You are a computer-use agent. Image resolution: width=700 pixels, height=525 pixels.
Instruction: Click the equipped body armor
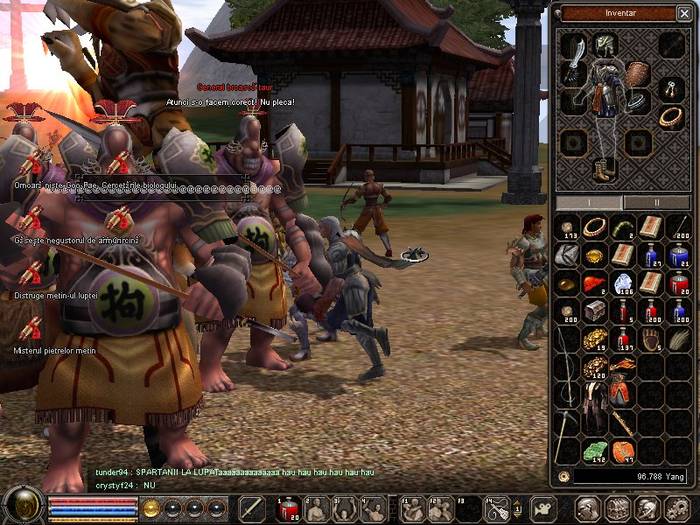[606, 92]
